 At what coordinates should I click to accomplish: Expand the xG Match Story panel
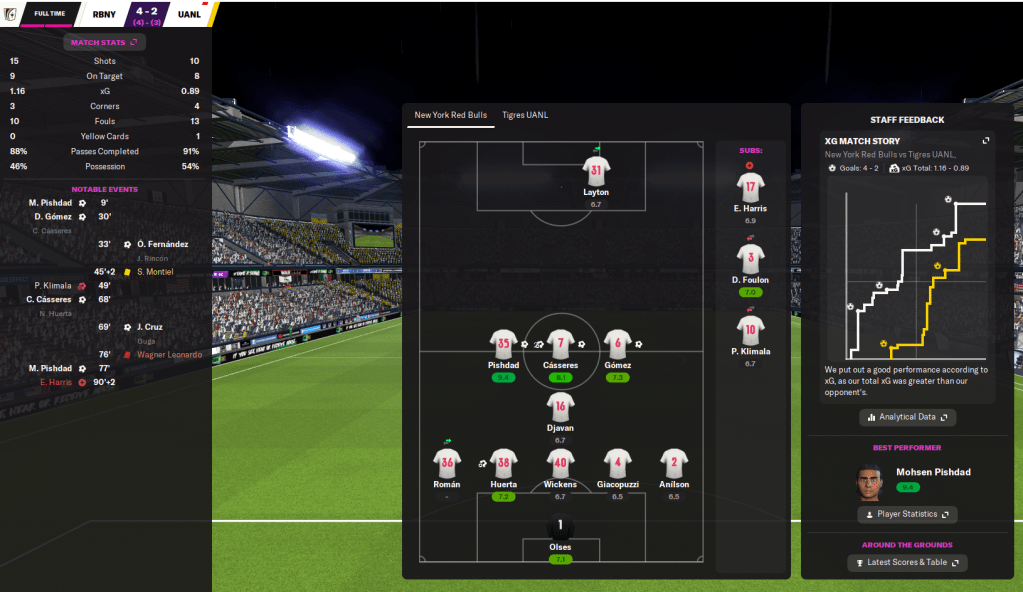pos(986,141)
